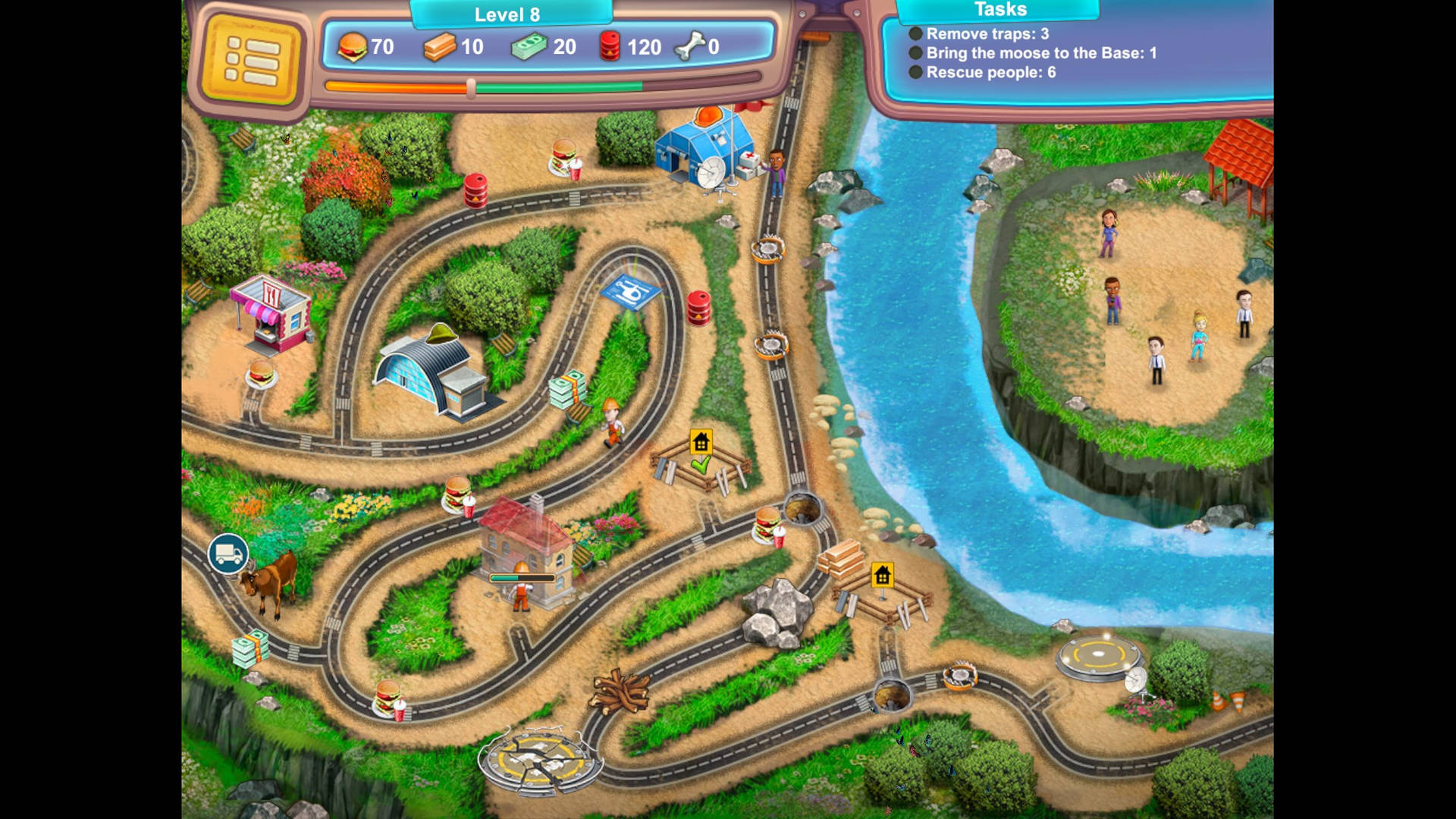This screenshot has height=819, width=1456.
Task: Click the wood plank resource icon
Action: [x=440, y=47]
